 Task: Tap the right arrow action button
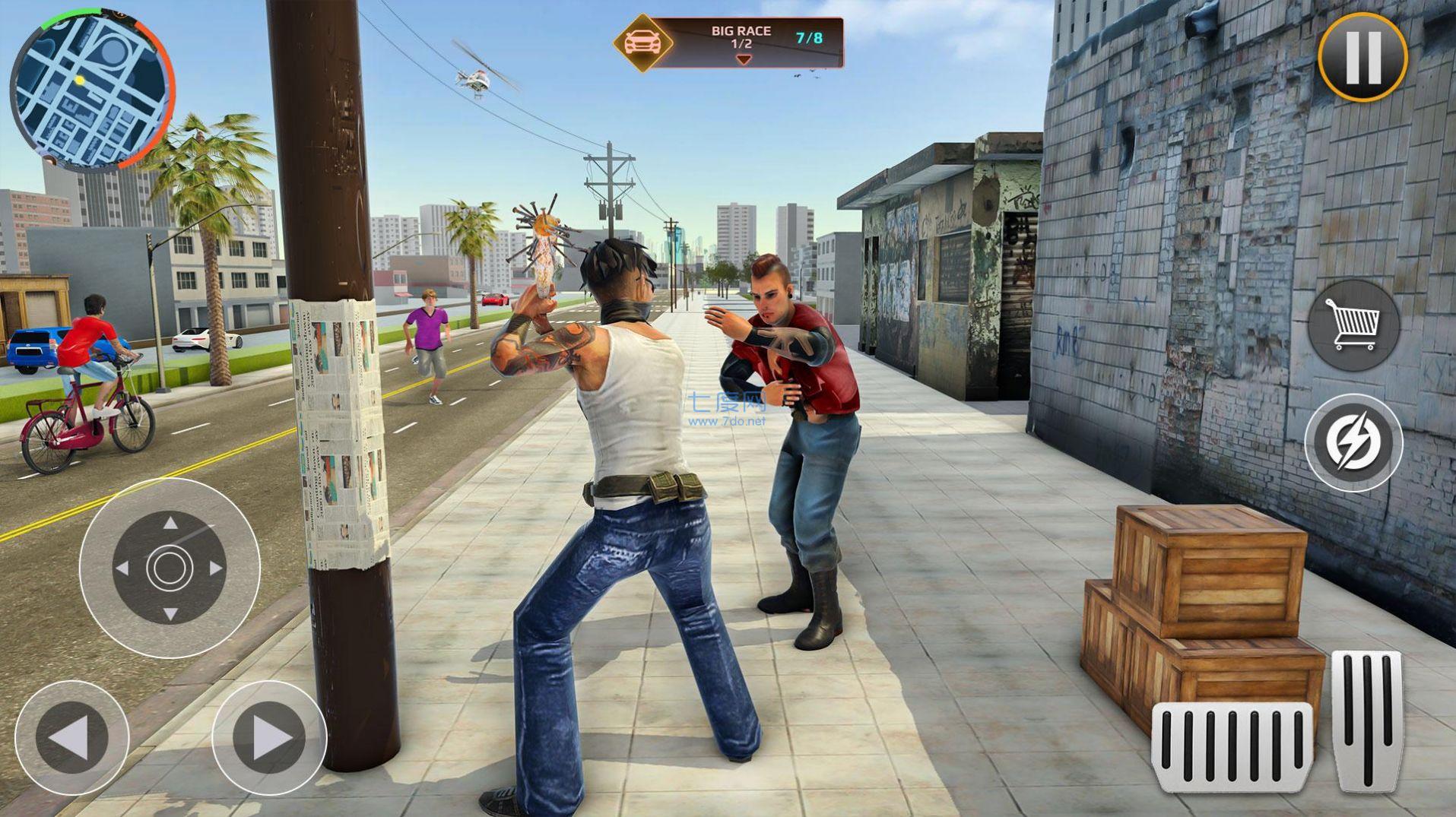[266, 735]
